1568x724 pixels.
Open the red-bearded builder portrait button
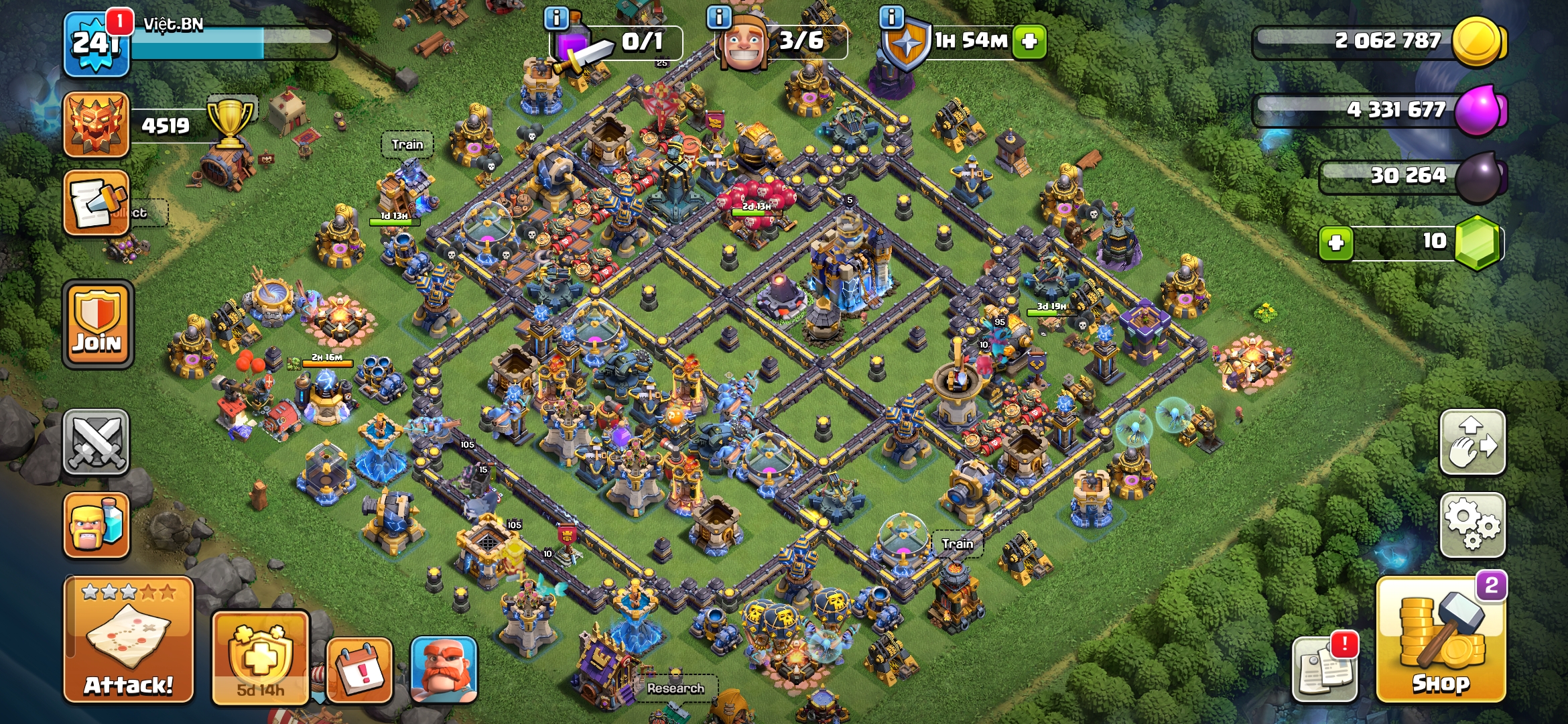[x=444, y=669]
